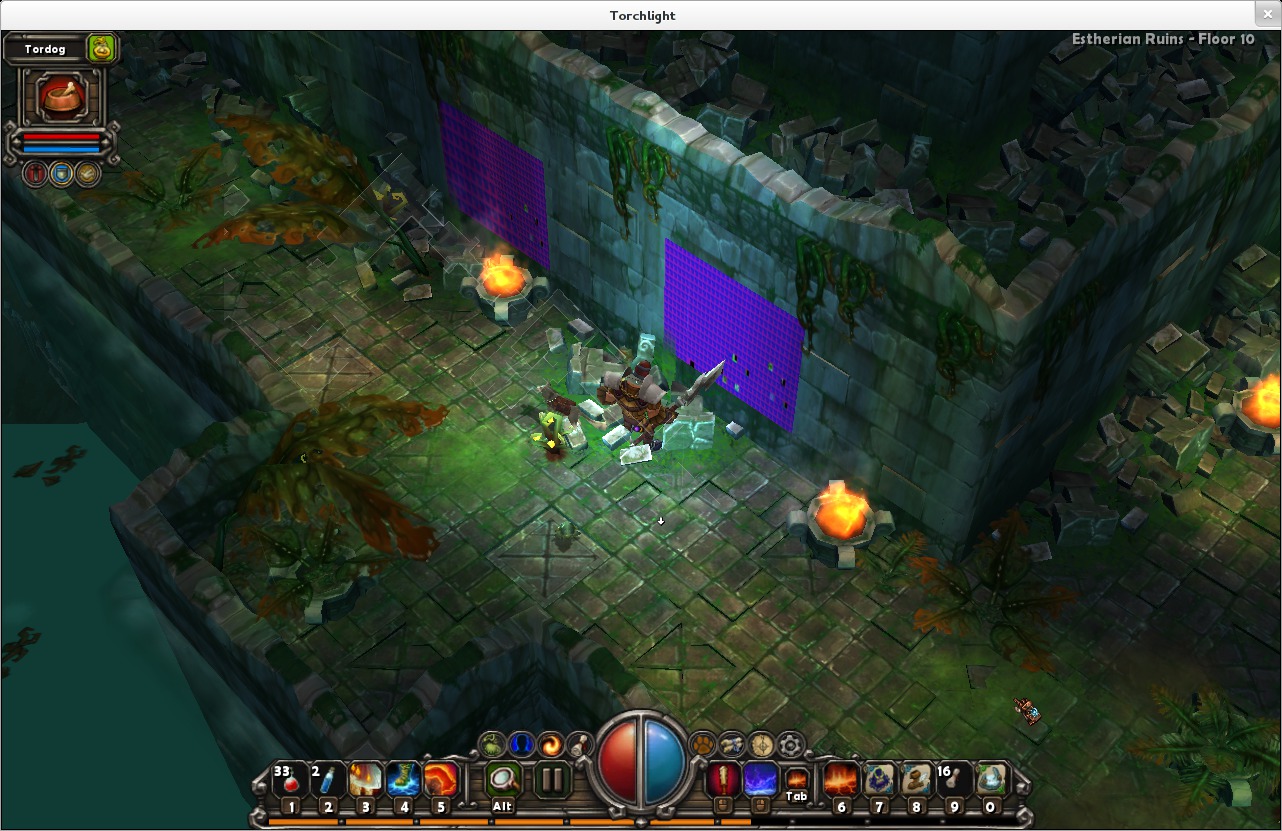Toggle the magnifying glass item-label button

click(503, 780)
